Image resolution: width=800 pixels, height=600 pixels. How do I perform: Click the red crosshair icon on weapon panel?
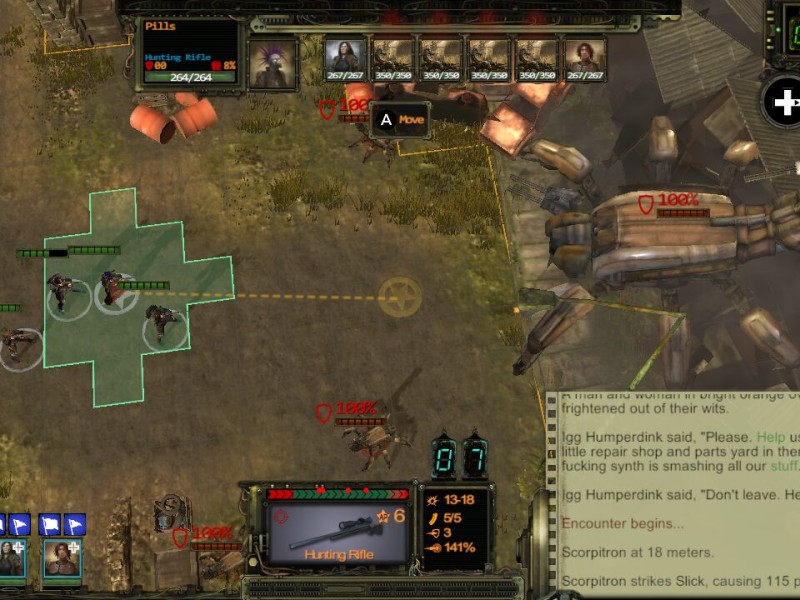(x=281, y=517)
